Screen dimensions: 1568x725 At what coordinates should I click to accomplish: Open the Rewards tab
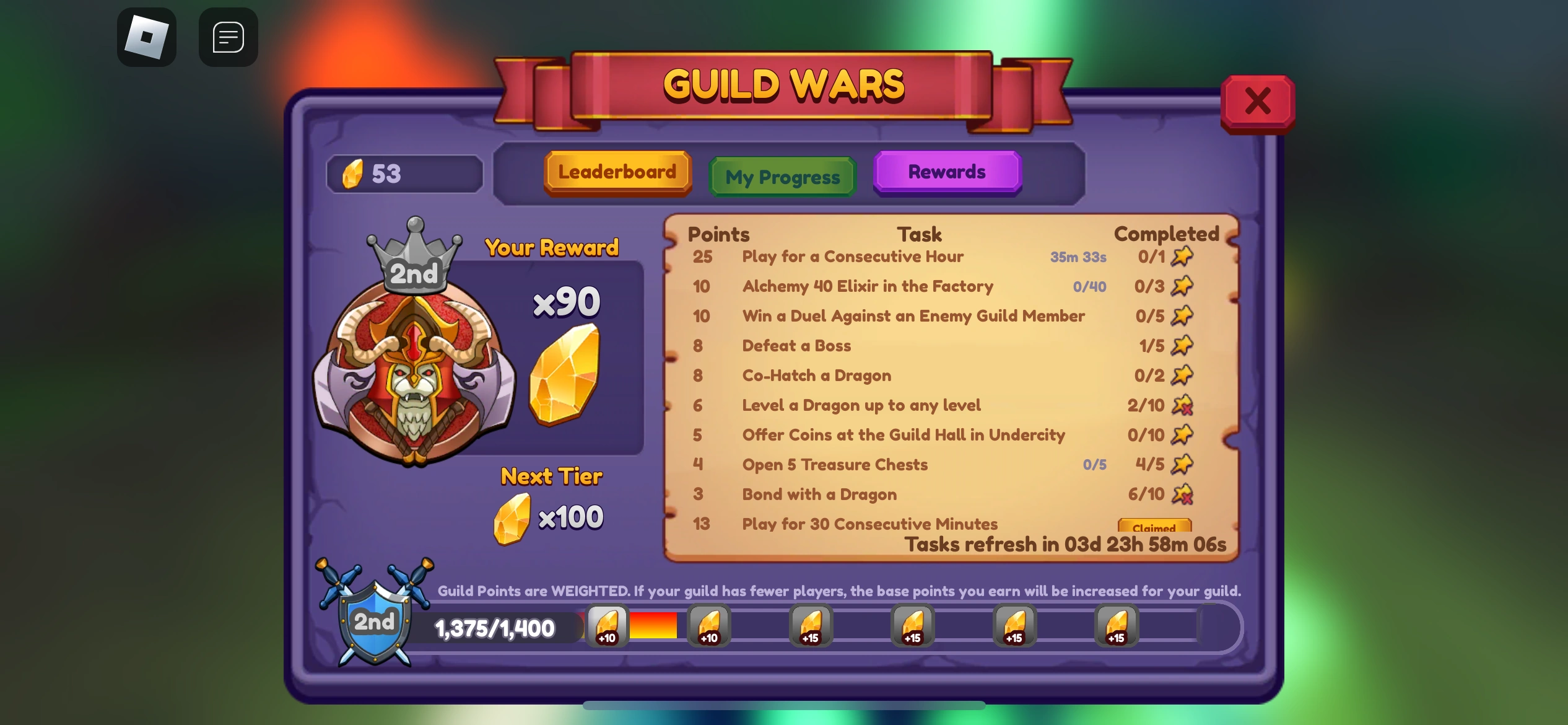[947, 172]
